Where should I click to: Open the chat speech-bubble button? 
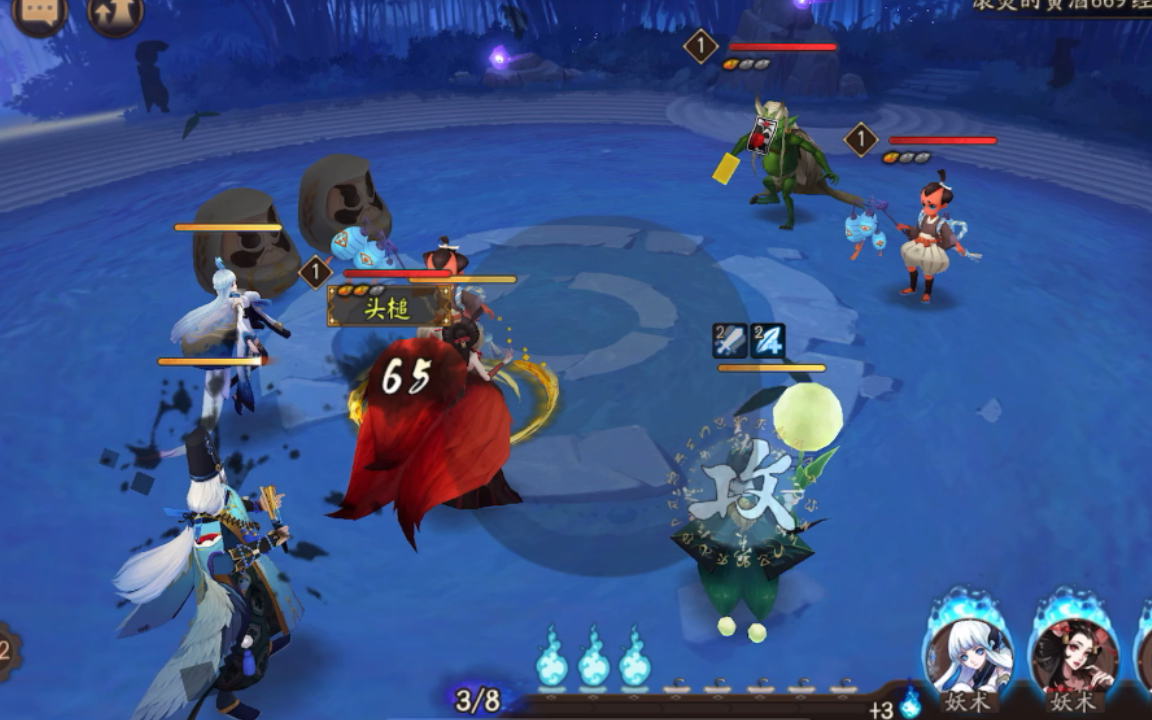(39, 13)
